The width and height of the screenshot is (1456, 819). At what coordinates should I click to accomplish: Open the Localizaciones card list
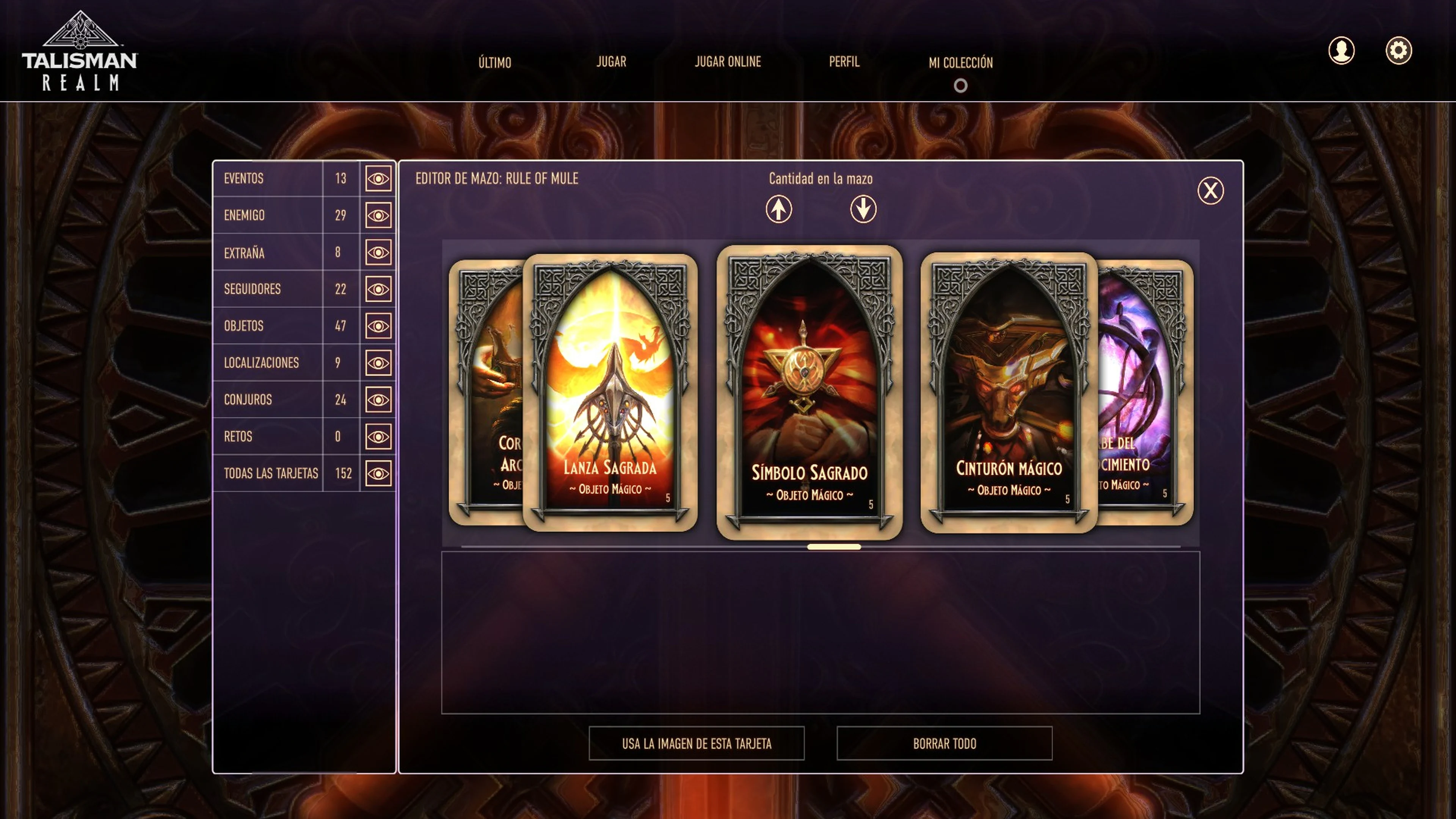(x=378, y=362)
